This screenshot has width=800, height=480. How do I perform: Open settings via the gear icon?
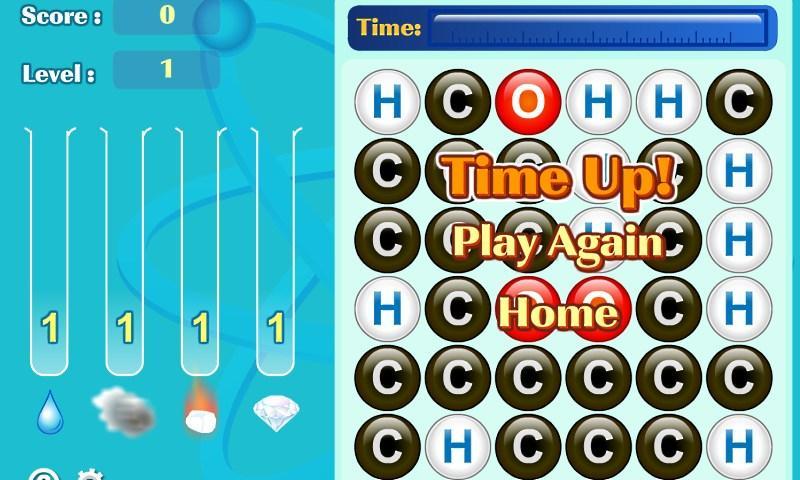pyautogui.click(x=90, y=475)
